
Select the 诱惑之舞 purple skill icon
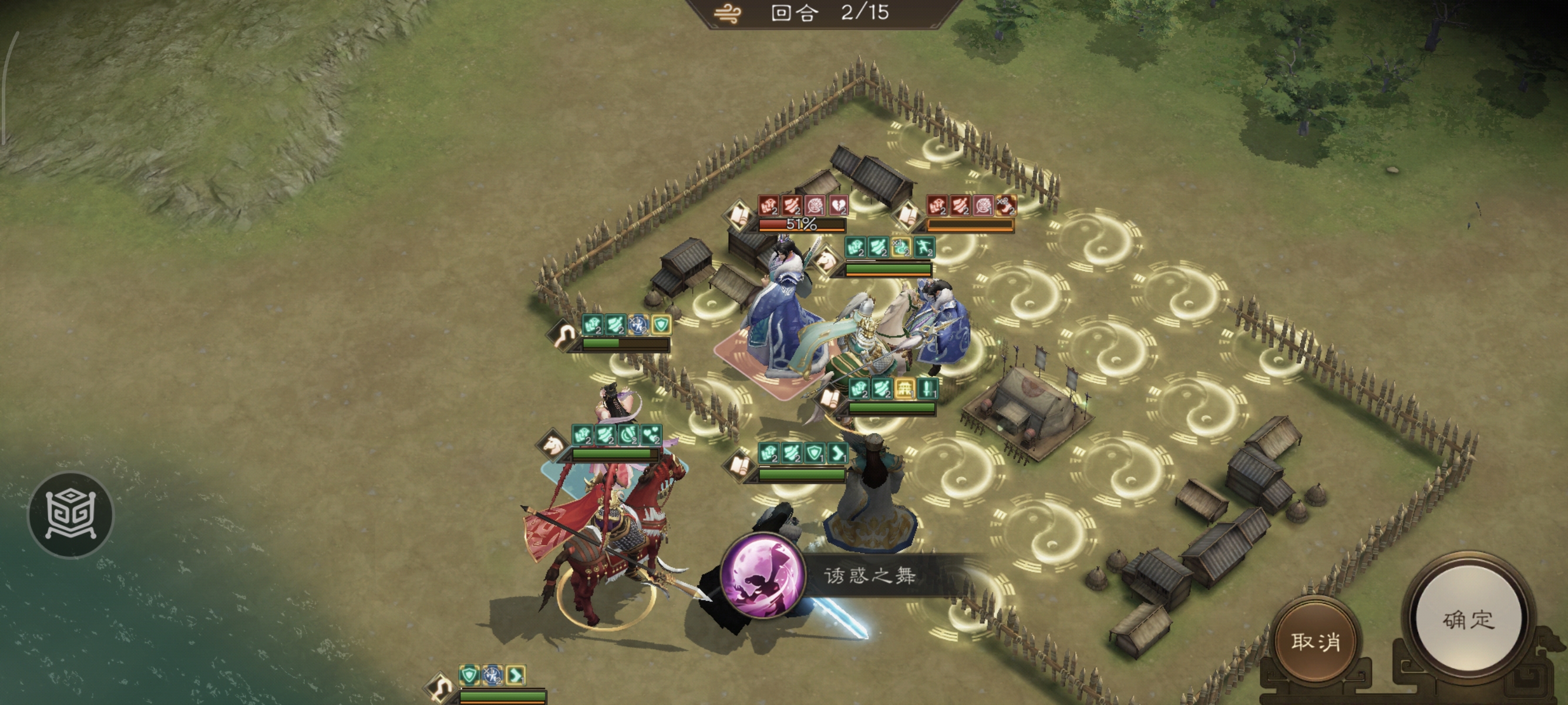[762, 575]
